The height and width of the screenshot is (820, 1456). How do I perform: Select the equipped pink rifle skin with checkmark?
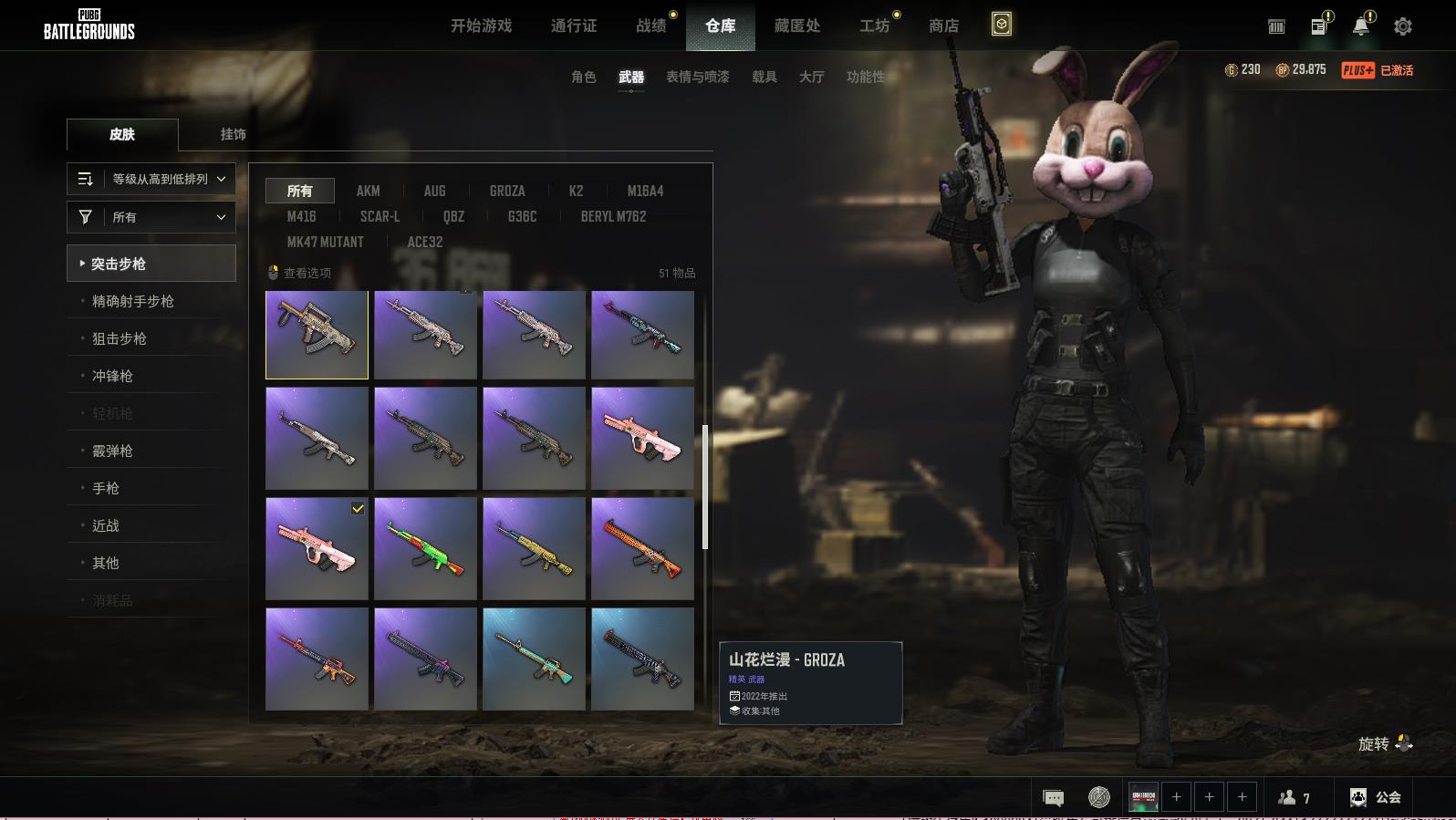click(317, 548)
